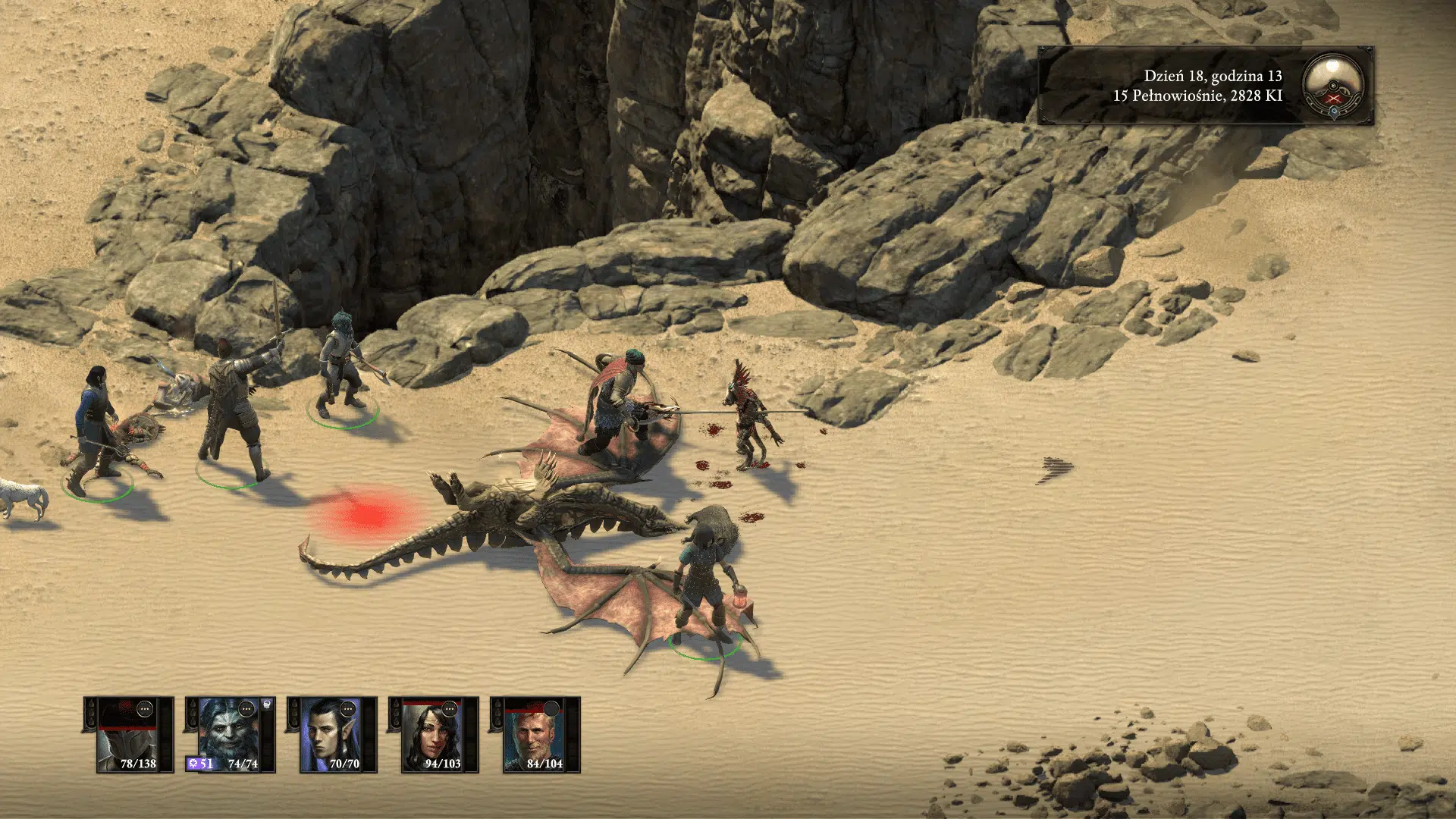1456x819 pixels.
Task: Click the crossed-swords emblem on the celestial clock
Action: (x=1333, y=99)
